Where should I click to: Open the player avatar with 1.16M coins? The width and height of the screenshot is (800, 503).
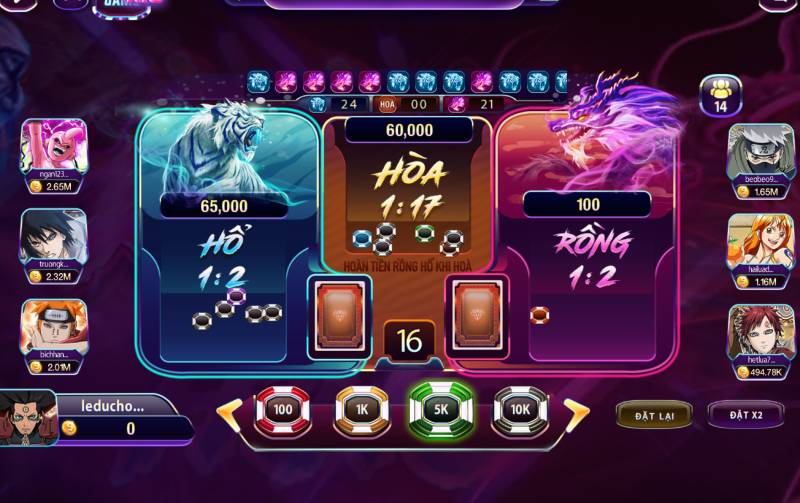[760, 241]
